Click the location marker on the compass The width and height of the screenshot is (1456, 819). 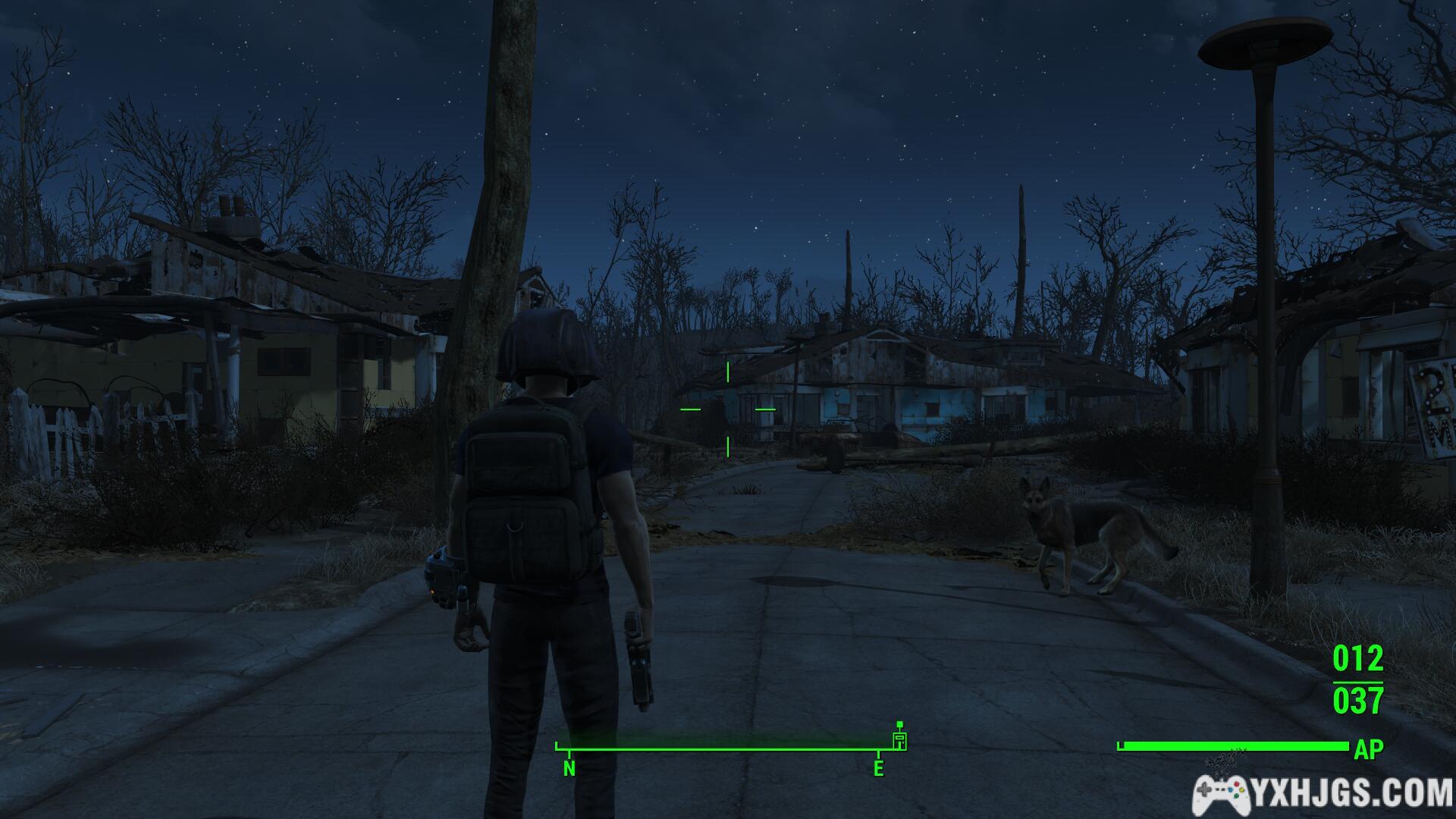(899, 739)
